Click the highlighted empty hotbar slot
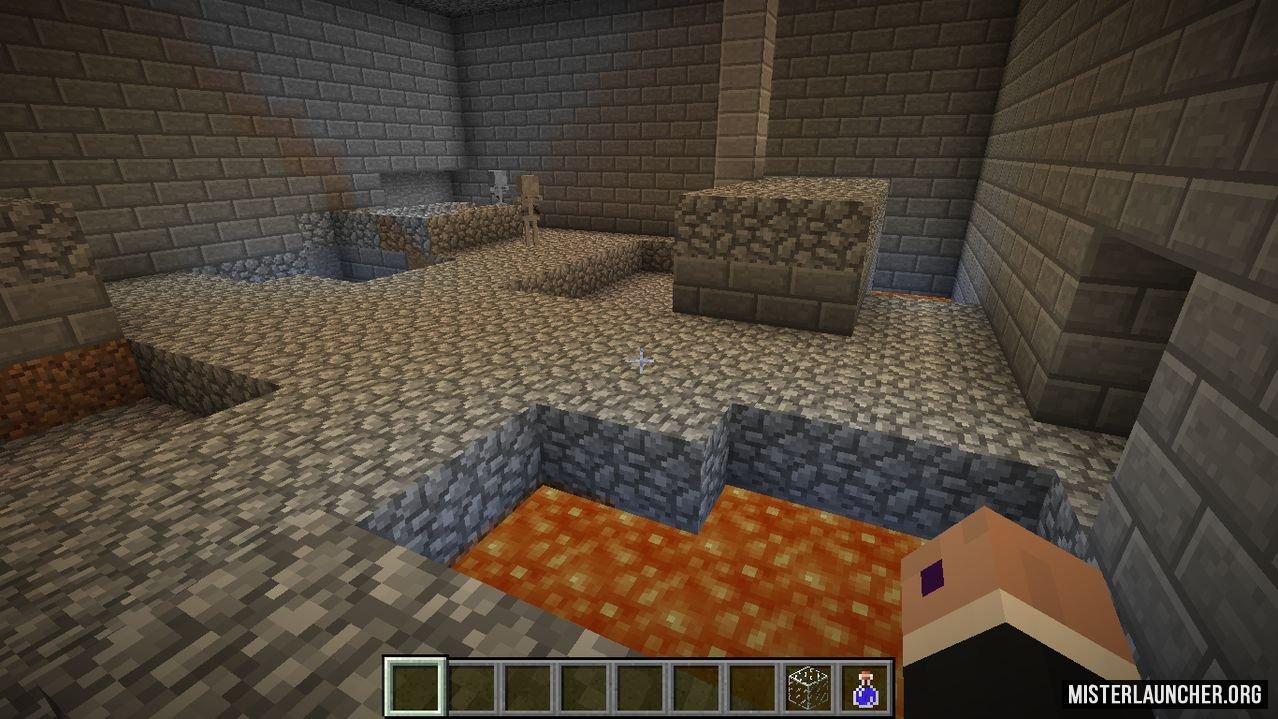The height and width of the screenshot is (719, 1278). tap(414, 686)
